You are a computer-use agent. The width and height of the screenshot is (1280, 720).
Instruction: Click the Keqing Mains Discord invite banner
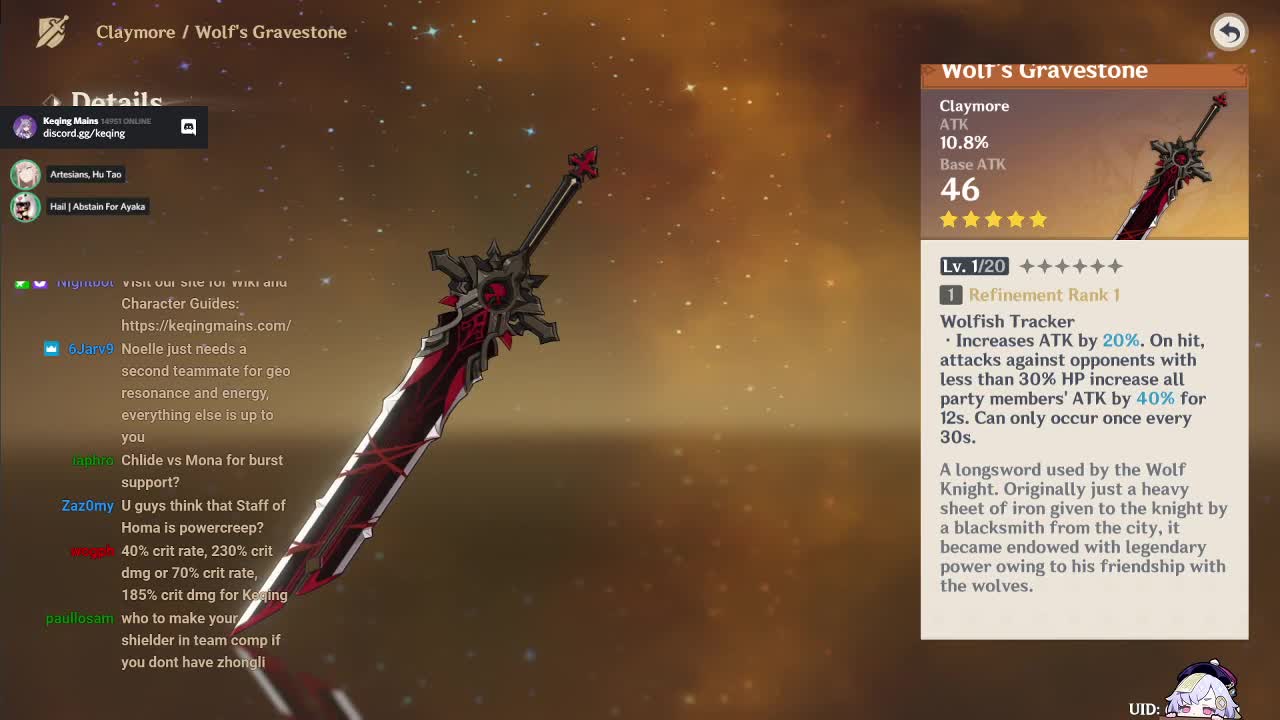pyautogui.click(x=104, y=127)
